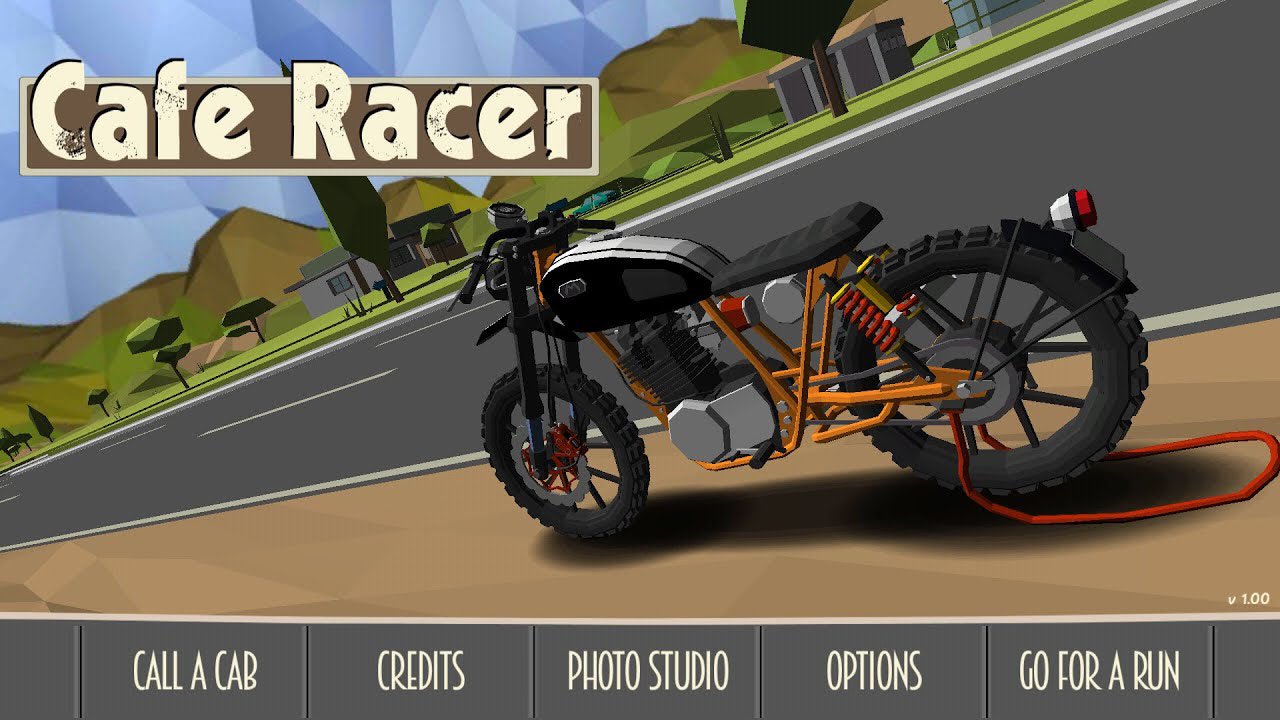Open the Options menu
1280x720 pixels.
[874, 671]
